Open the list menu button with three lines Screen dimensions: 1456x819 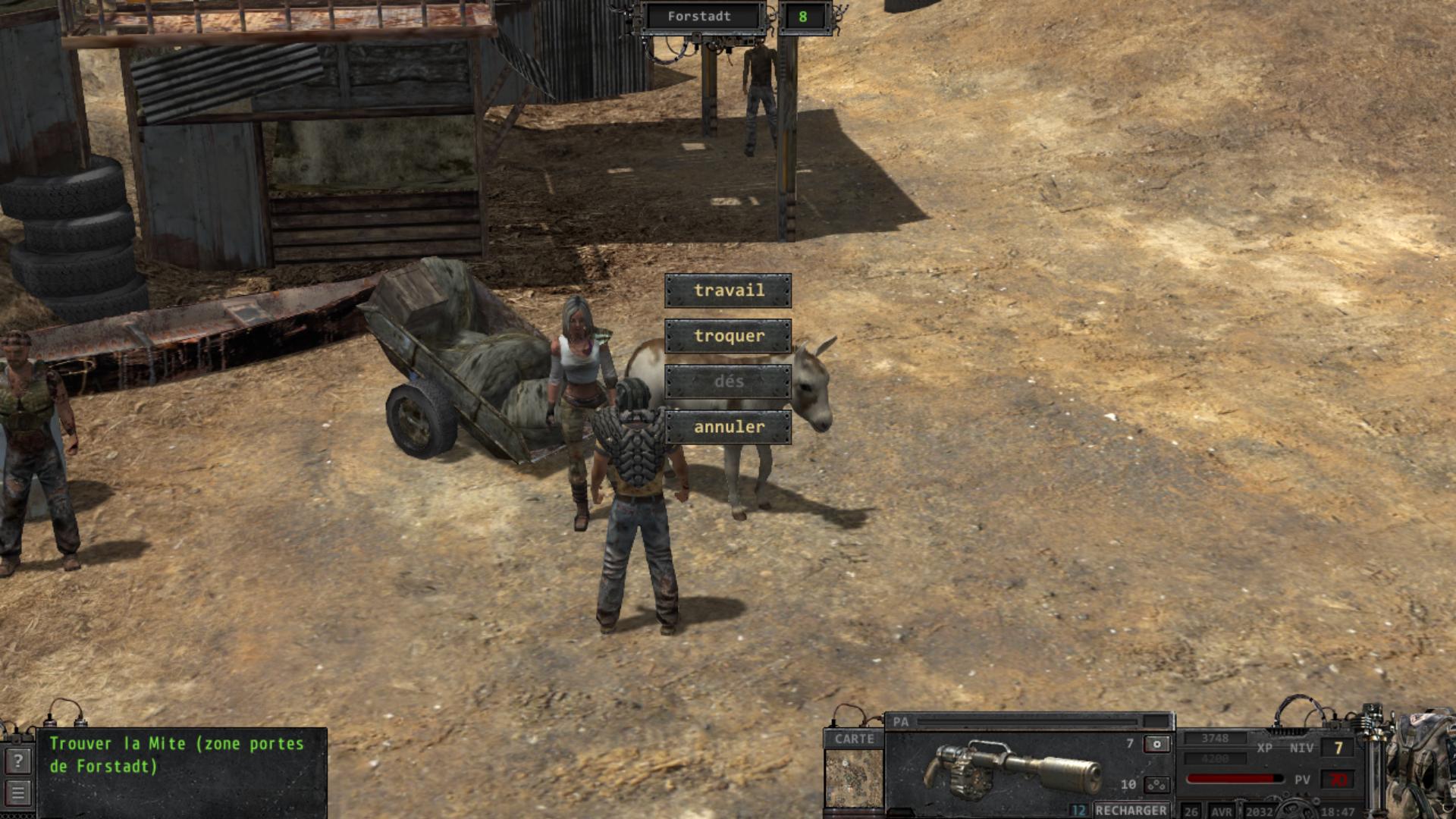(18, 793)
